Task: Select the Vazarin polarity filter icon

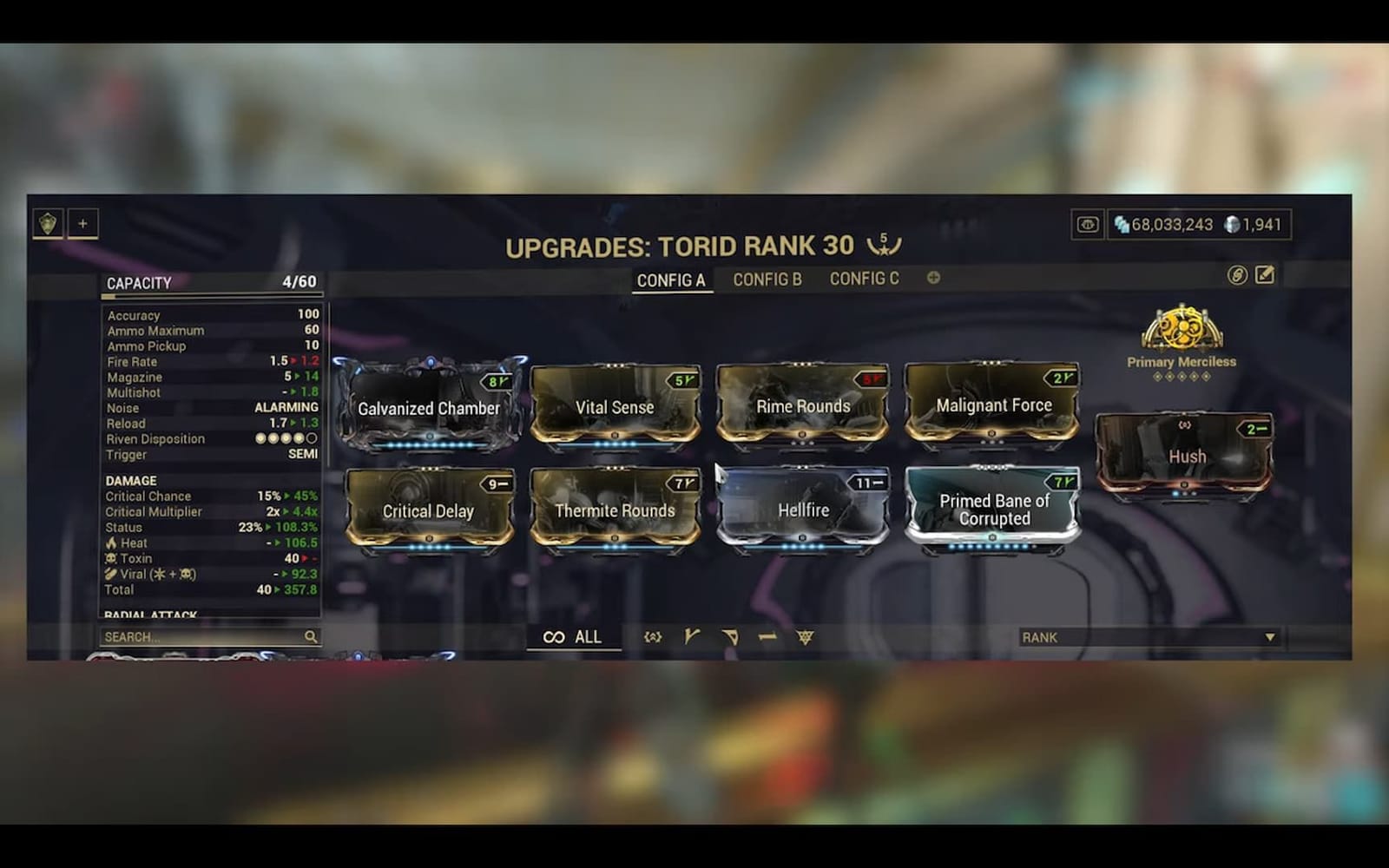Action: tap(729, 636)
